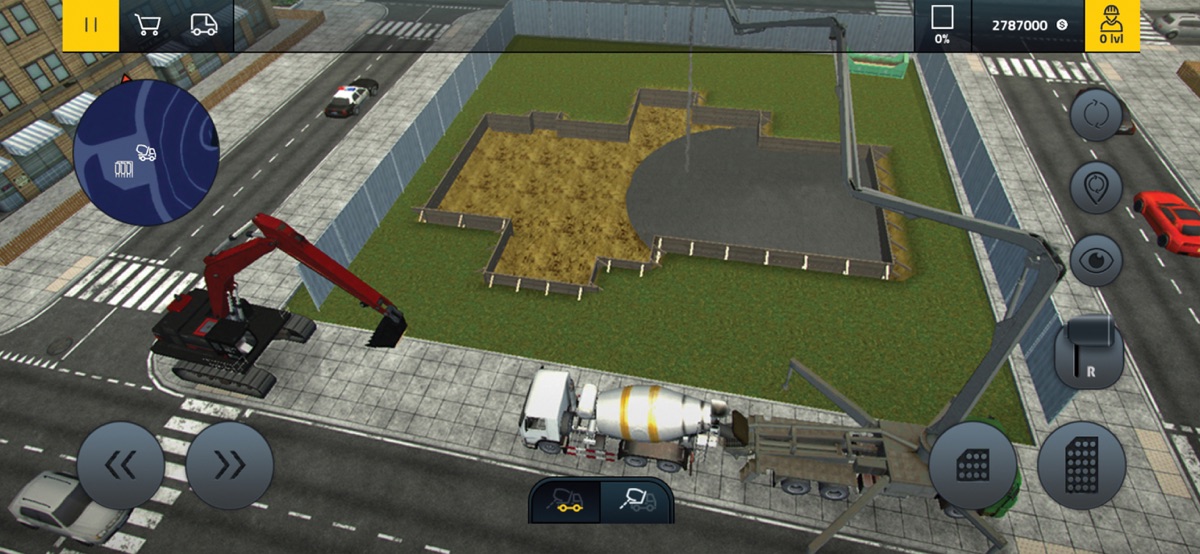The height and width of the screenshot is (554, 1200).
Task: Click the circular minimap
Action: click(x=146, y=152)
